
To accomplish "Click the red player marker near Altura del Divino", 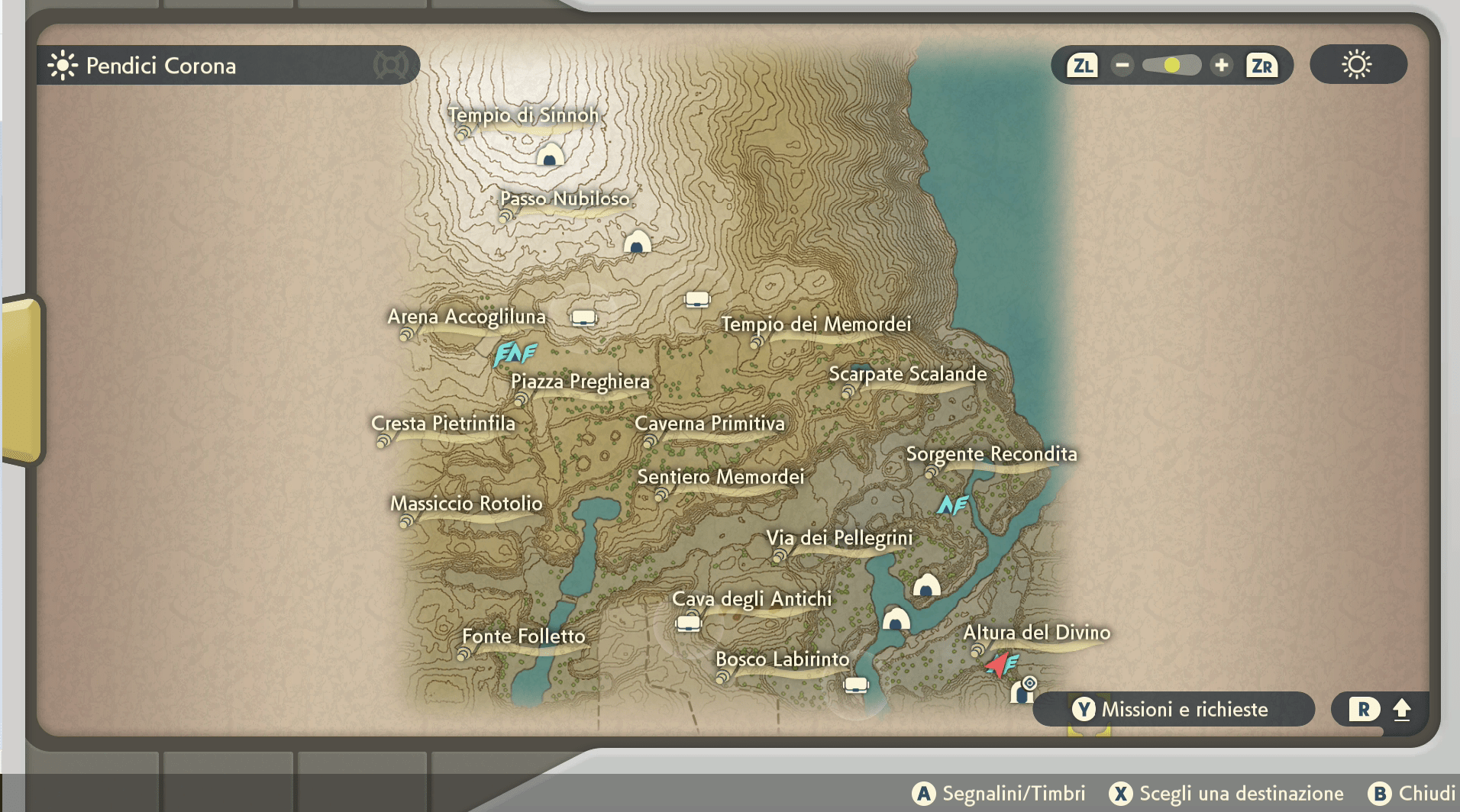I will click(1001, 664).
